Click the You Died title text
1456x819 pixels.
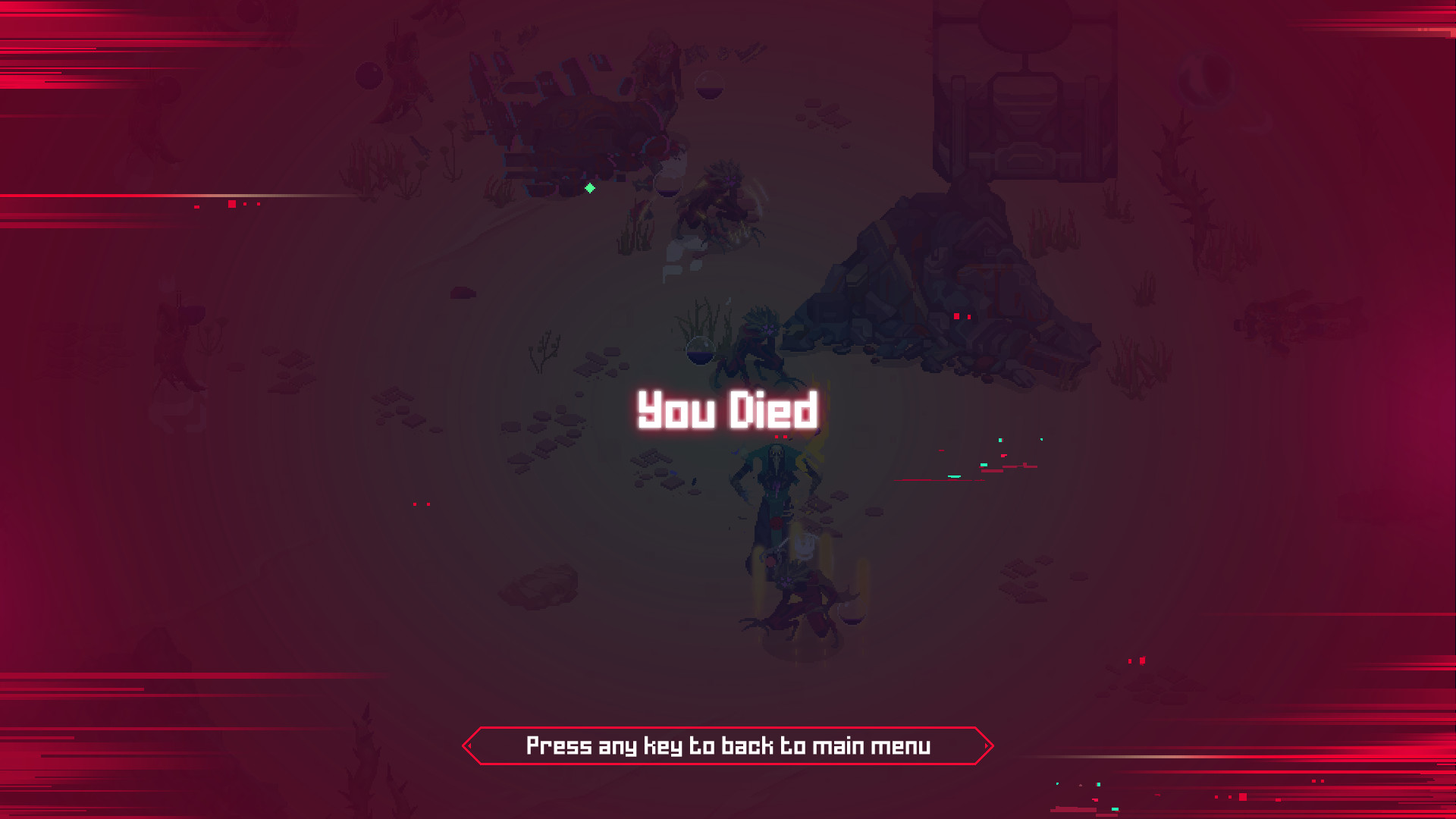[x=729, y=411]
